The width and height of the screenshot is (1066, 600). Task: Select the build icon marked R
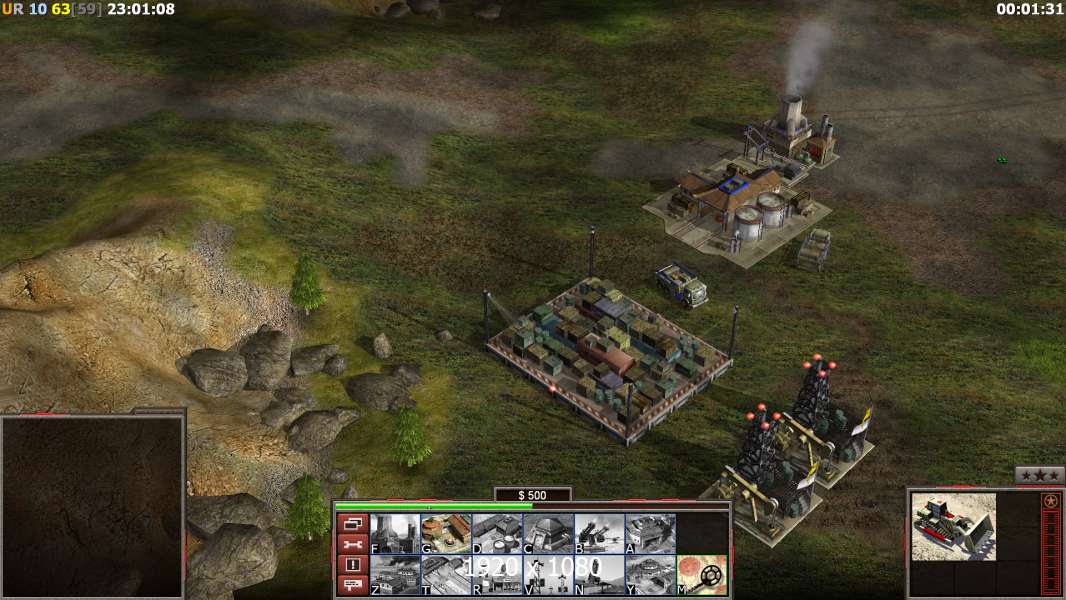point(497,574)
